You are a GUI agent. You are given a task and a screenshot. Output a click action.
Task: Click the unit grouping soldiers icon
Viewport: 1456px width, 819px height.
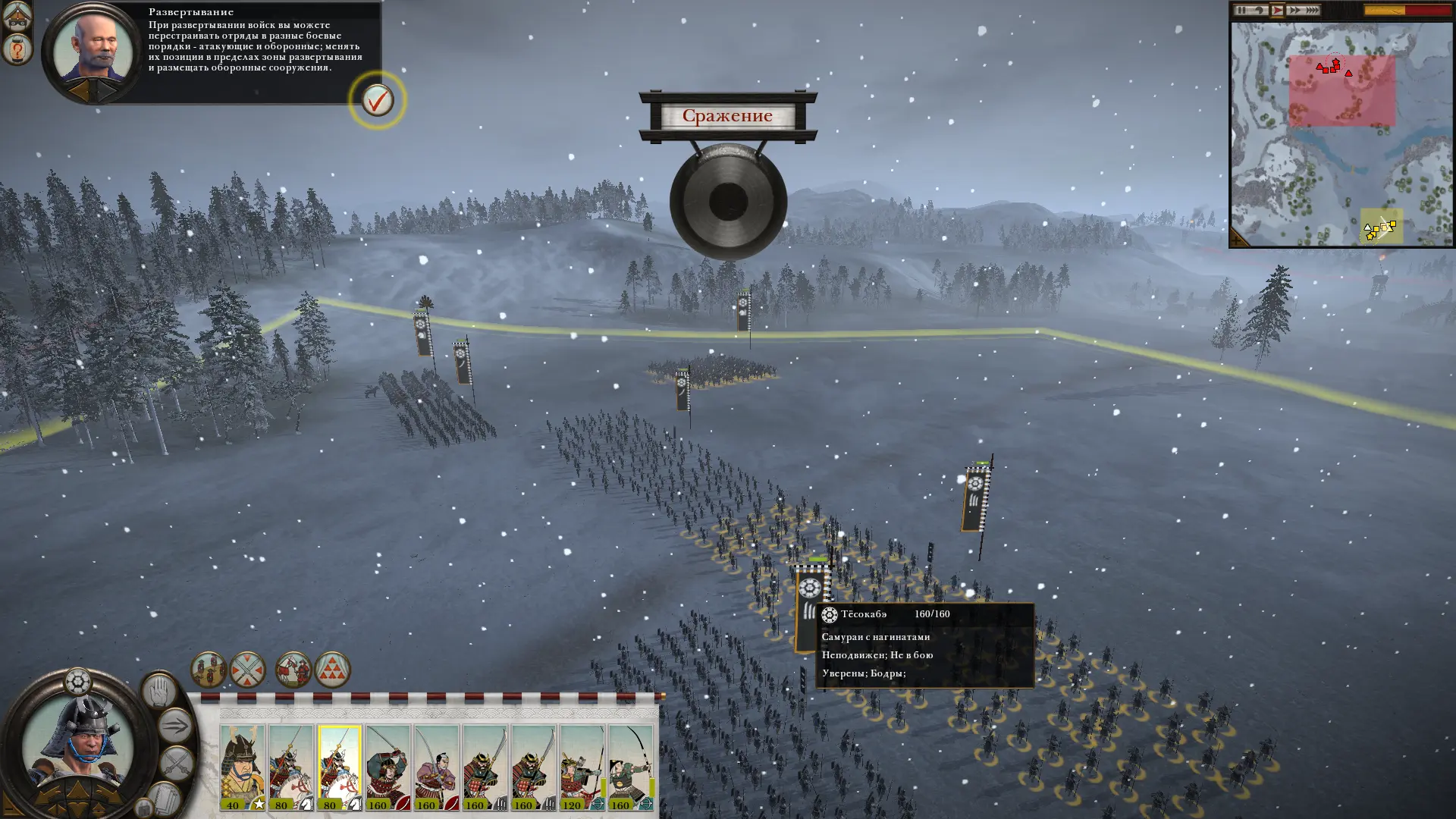(208, 670)
